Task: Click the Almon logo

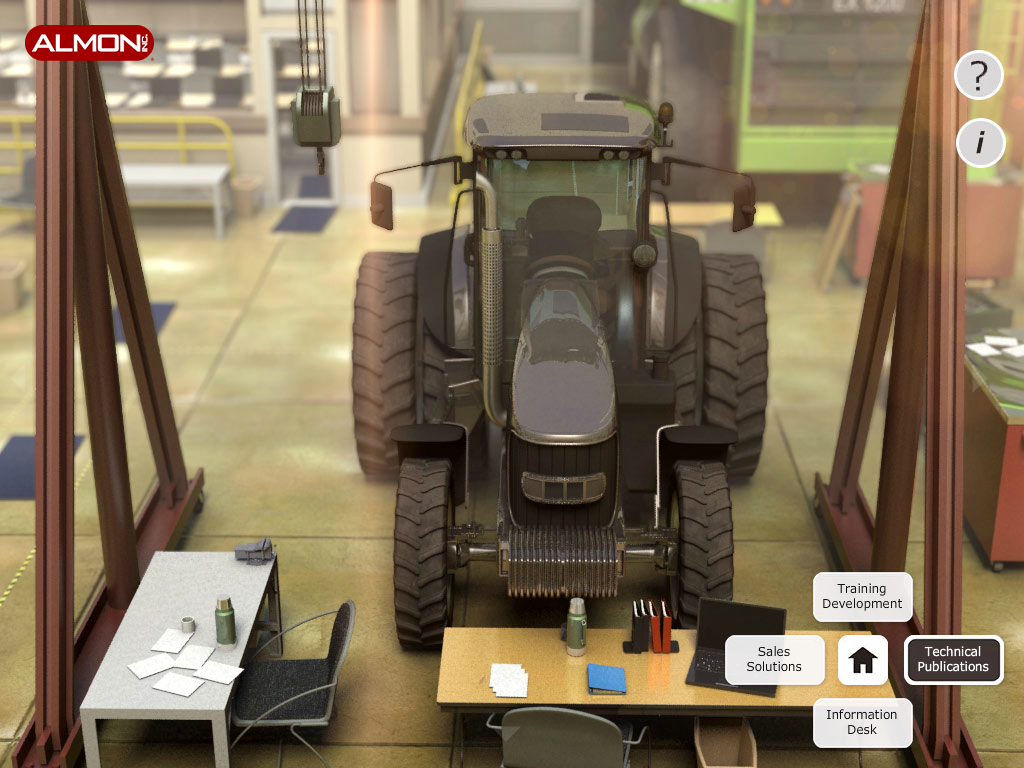Action: [x=90, y=43]
